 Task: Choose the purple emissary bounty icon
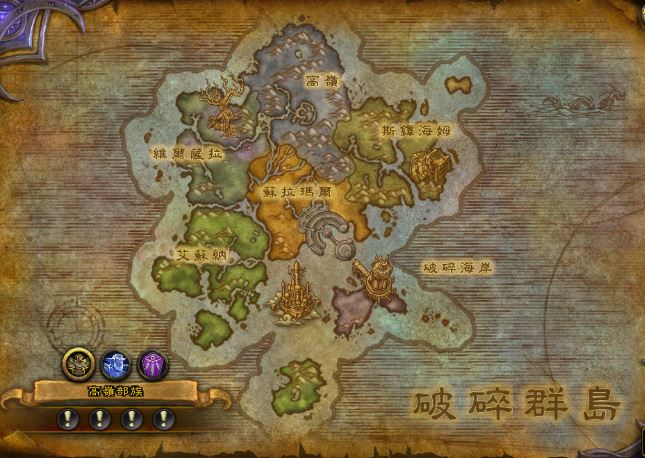tap(153, 362)
